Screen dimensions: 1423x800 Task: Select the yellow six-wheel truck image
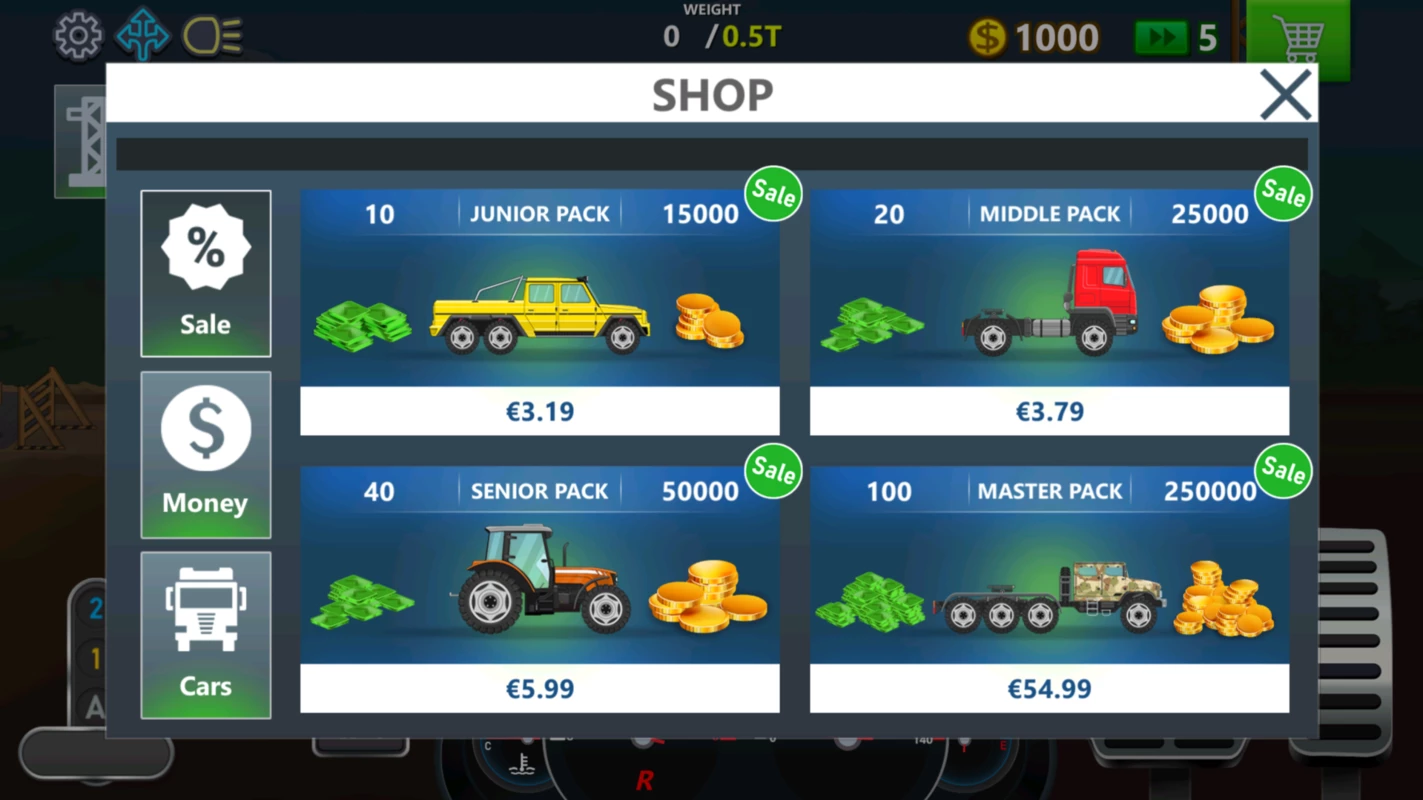click(x=540, y=315)
